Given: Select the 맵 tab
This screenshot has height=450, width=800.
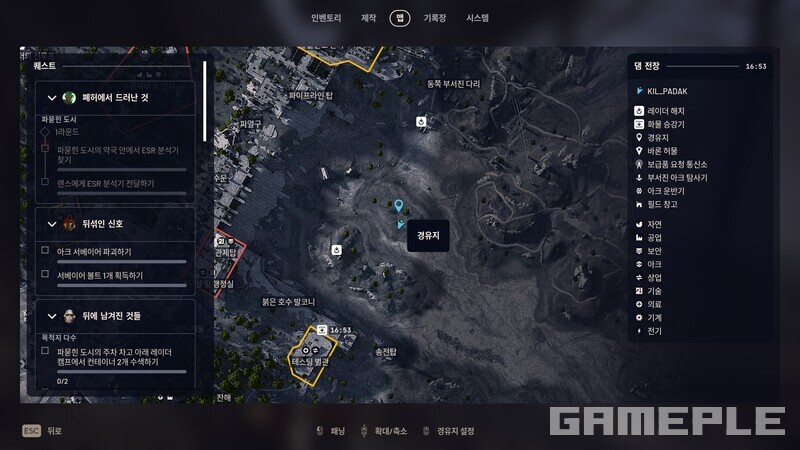Looking at the screenshot, I should click(x=400, y=18).
